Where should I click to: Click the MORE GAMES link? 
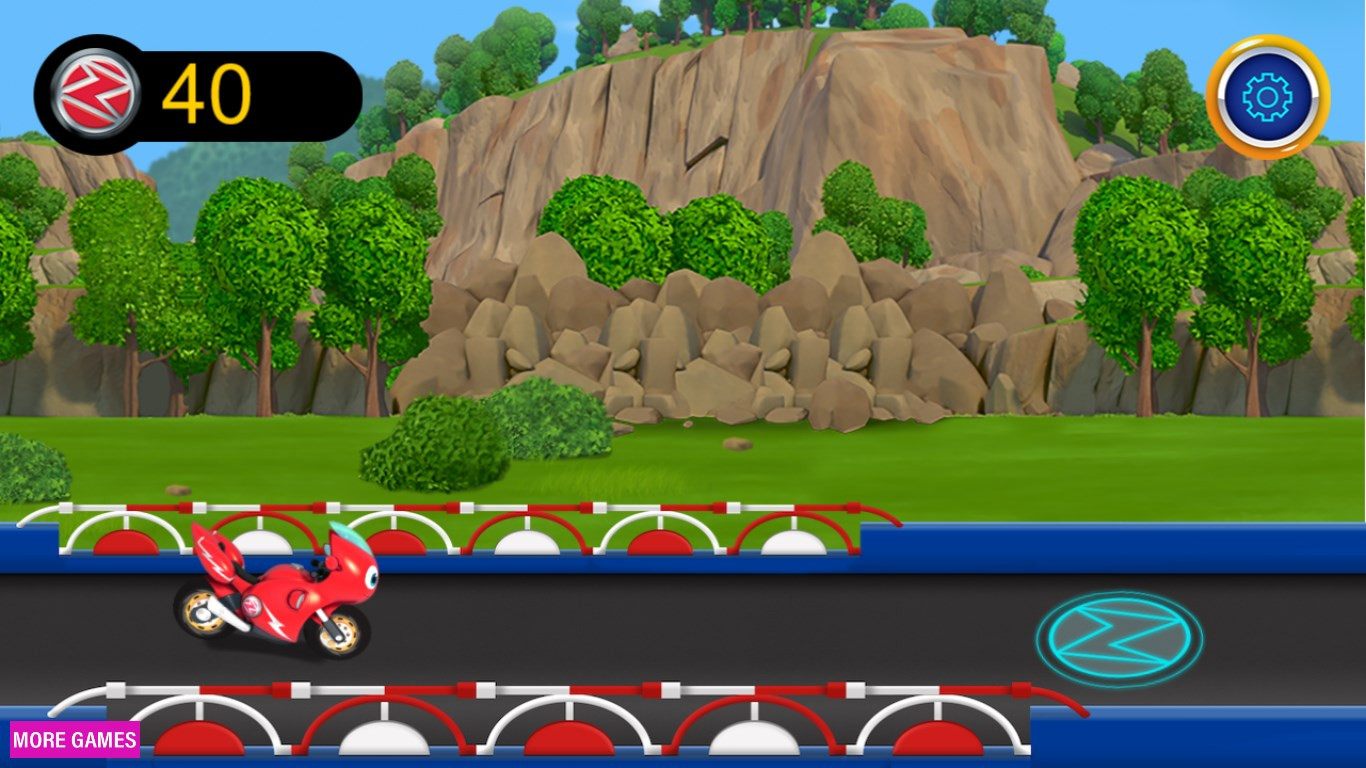click(74, 740)
